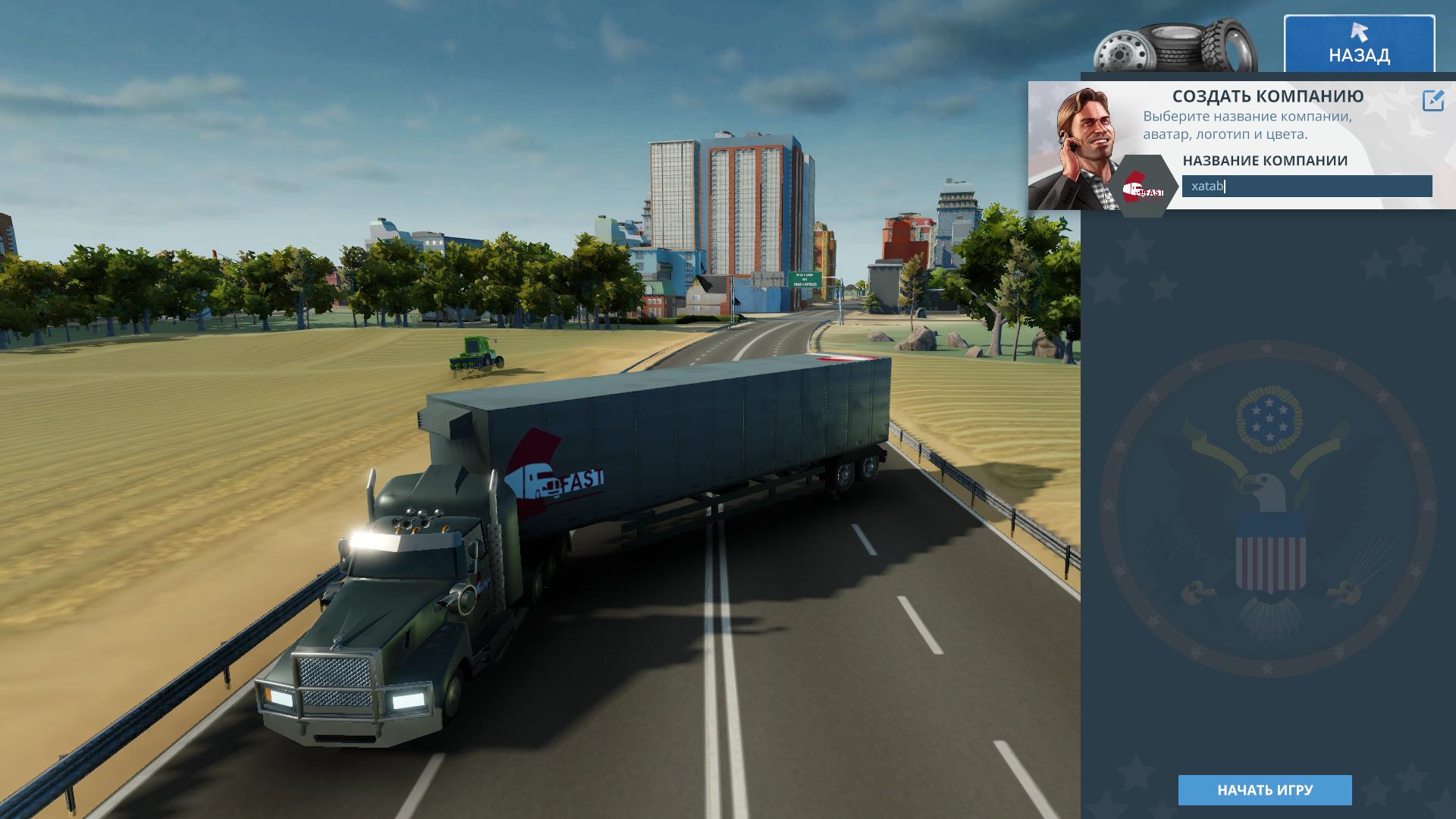
Task: Click the company name input field
Action: [1306, 187]
